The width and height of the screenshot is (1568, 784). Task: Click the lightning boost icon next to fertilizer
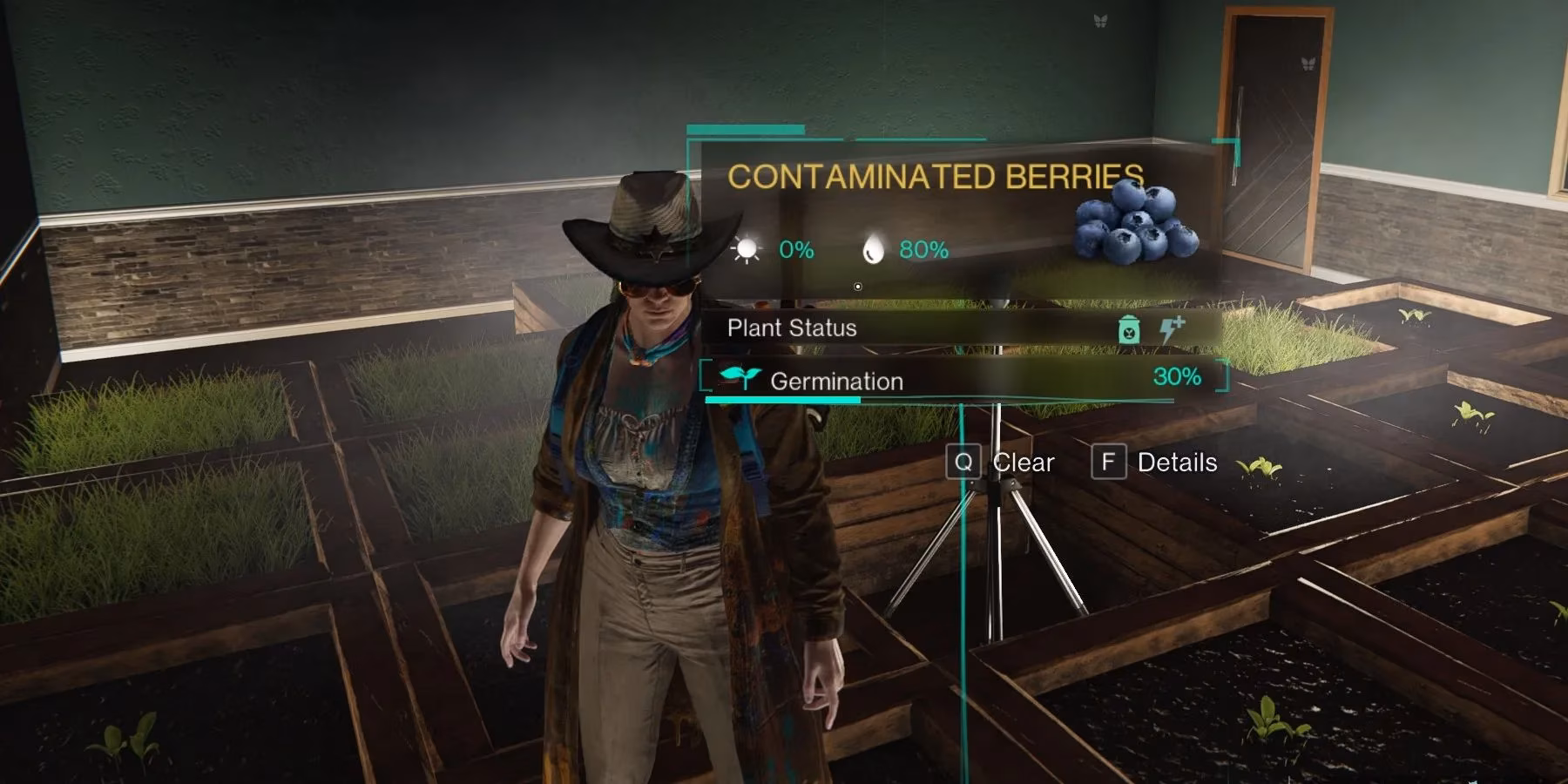tap(1172, 328)
